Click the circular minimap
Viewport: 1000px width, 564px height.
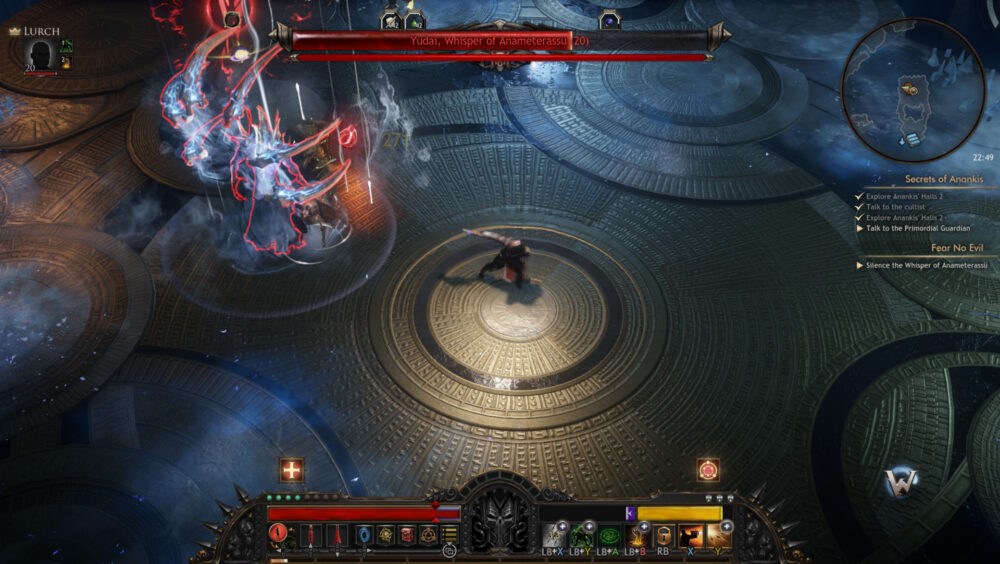(x=913, y=90)
